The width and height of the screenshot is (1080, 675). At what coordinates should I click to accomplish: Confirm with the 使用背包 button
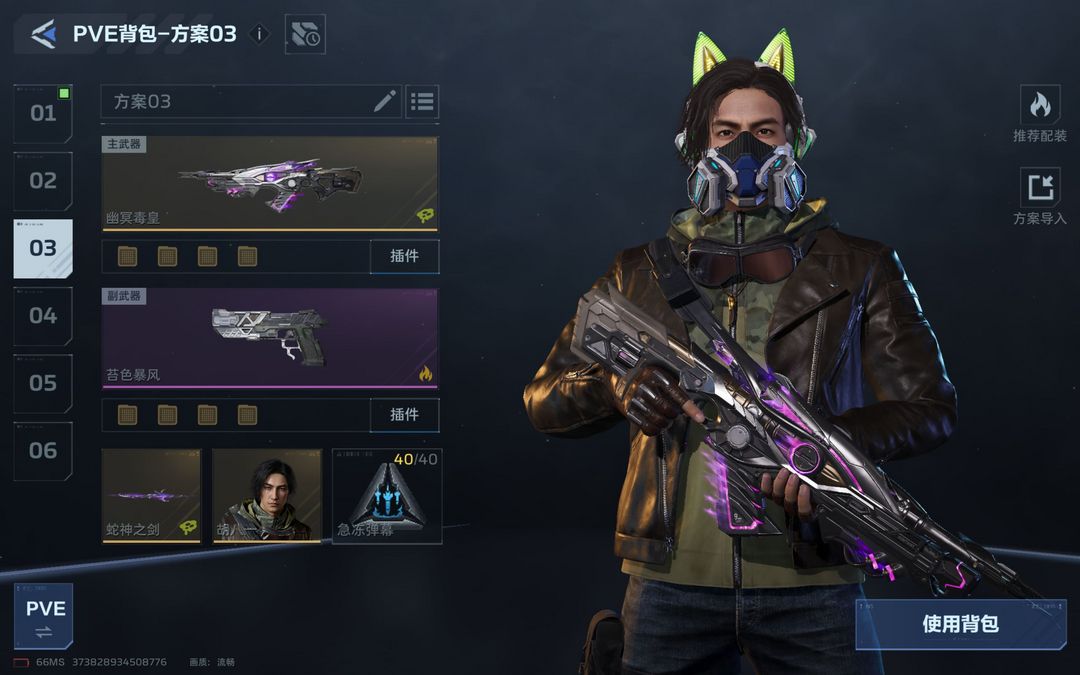(960, 624)
